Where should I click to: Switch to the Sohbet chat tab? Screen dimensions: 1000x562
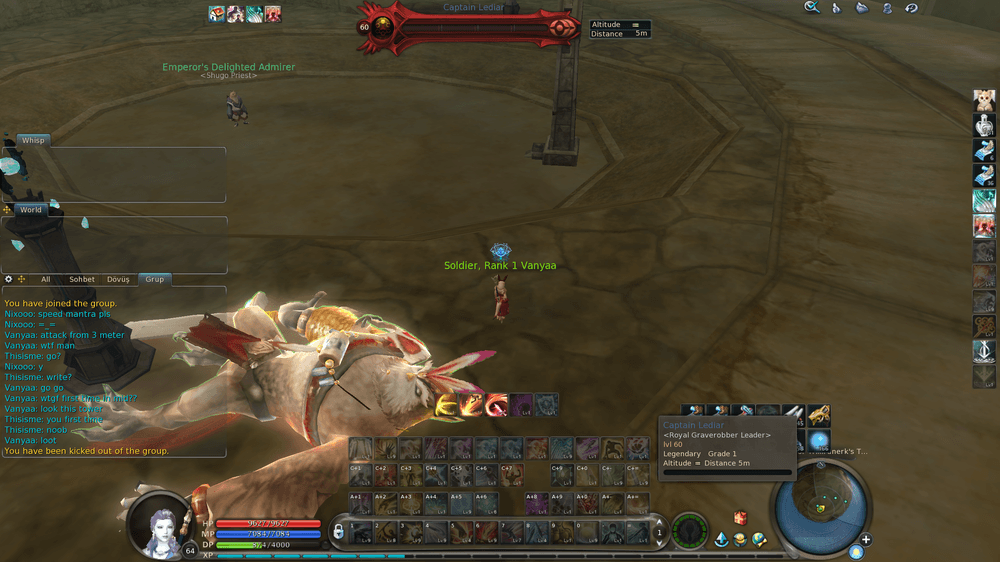[82, 279]
